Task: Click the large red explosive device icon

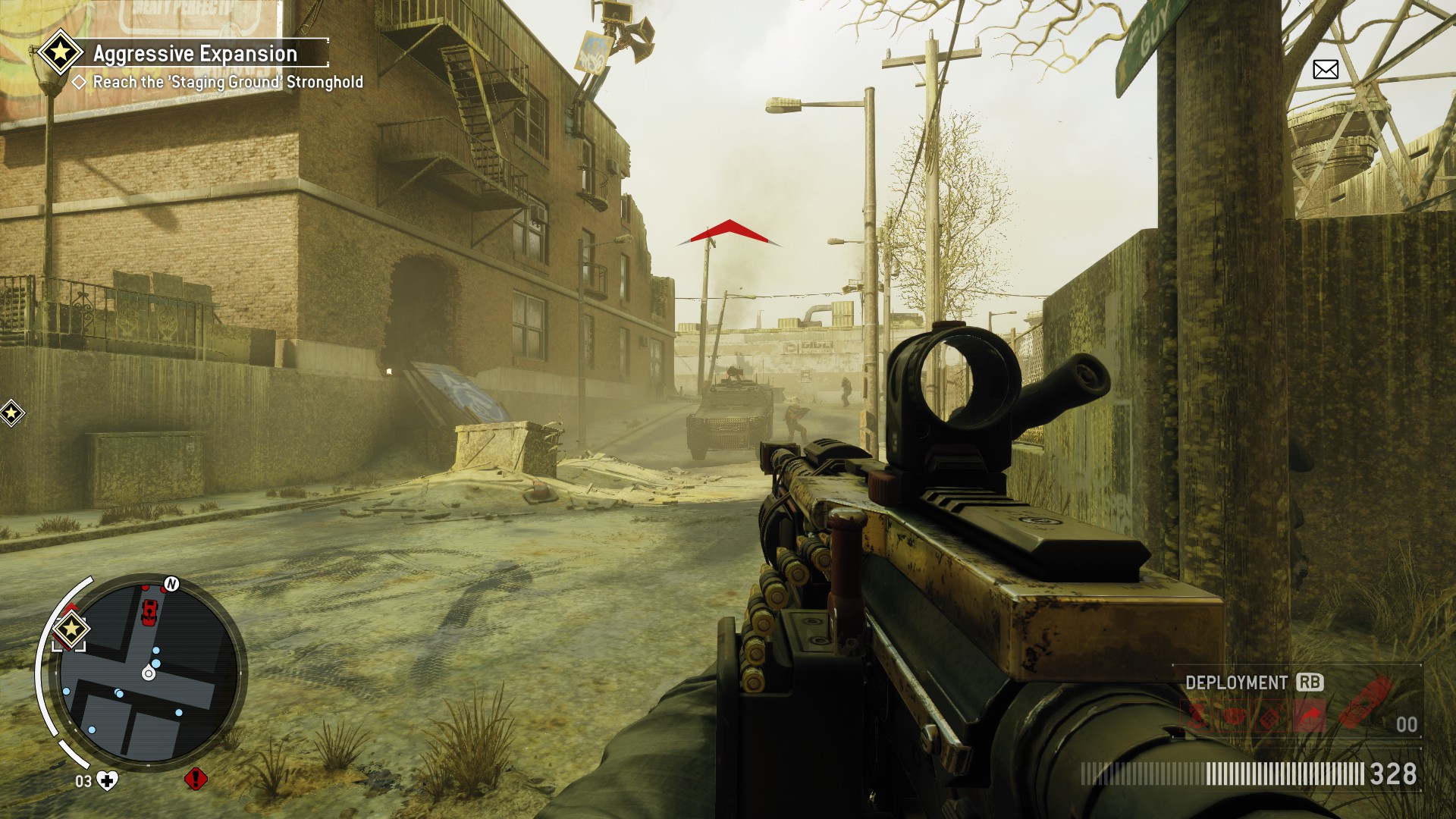Action: 1365,703
